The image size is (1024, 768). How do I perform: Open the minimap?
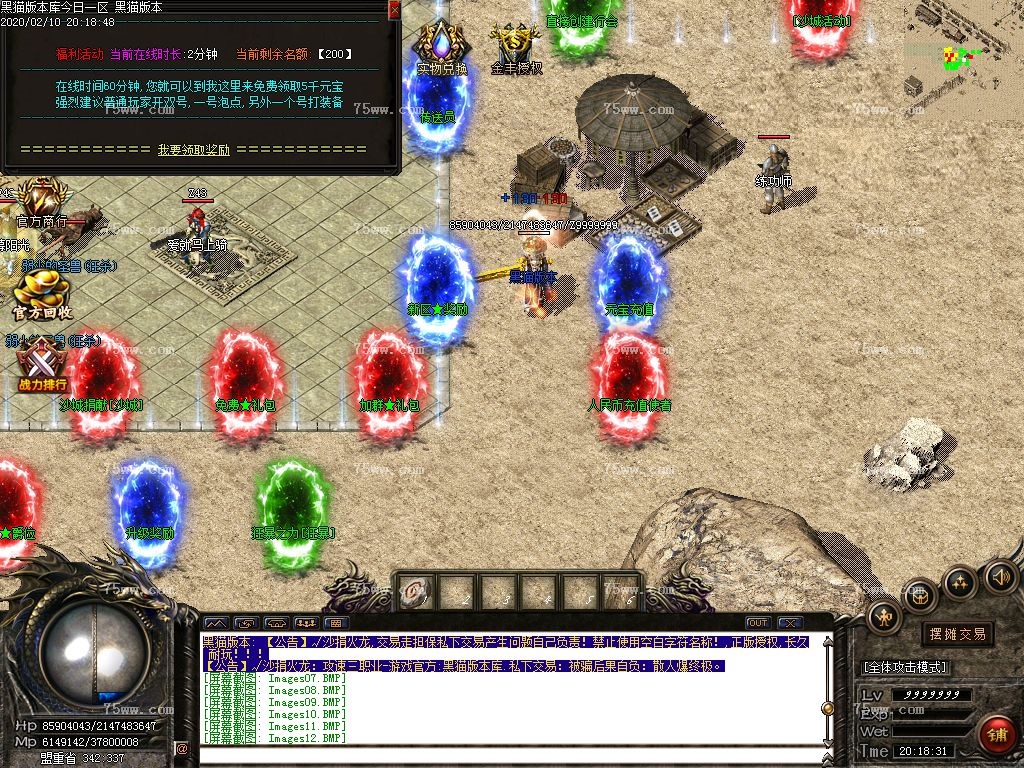[962, 47]
